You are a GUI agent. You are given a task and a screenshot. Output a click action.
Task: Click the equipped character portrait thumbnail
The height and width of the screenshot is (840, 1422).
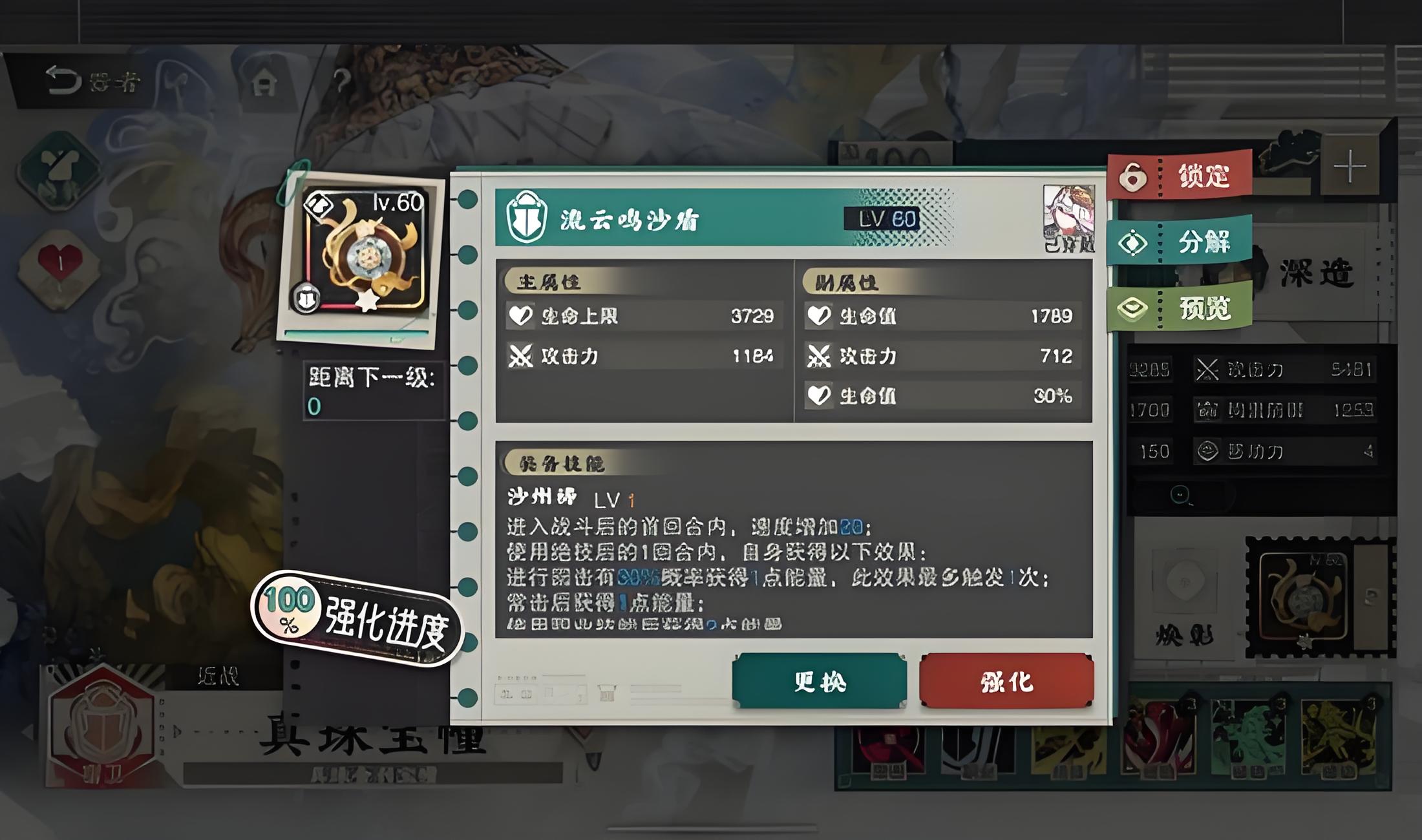[x=1069, y=218]
